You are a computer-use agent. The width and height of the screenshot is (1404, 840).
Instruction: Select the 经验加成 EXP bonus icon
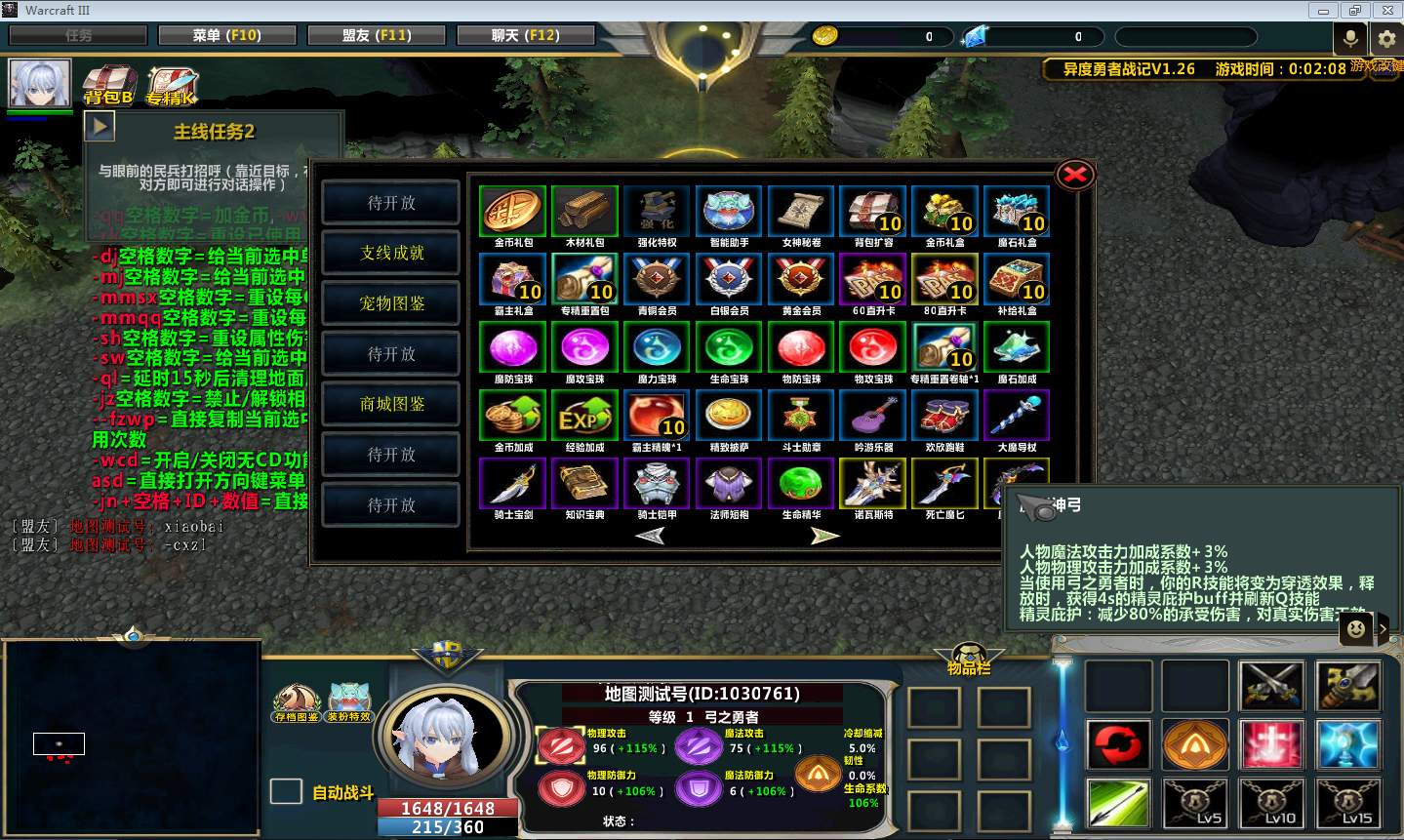584,416
